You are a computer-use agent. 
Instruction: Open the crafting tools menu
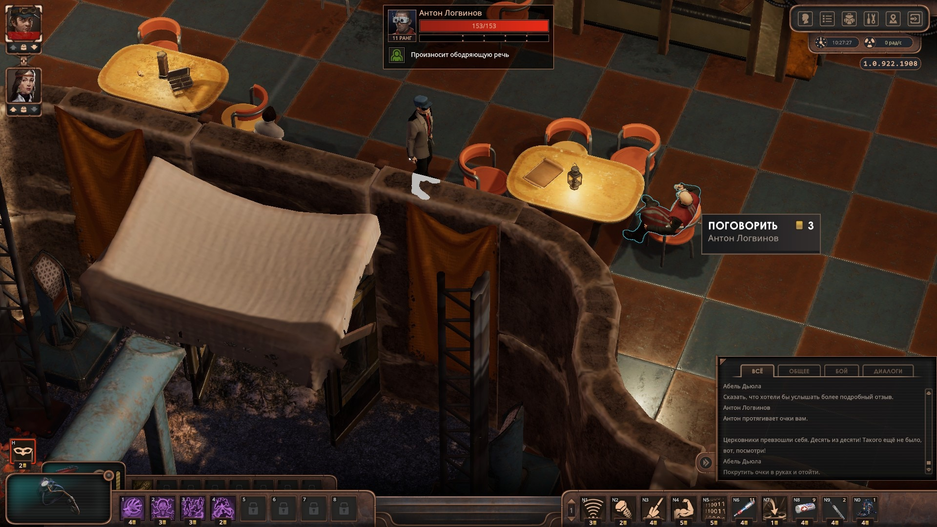tap(870, 18)
